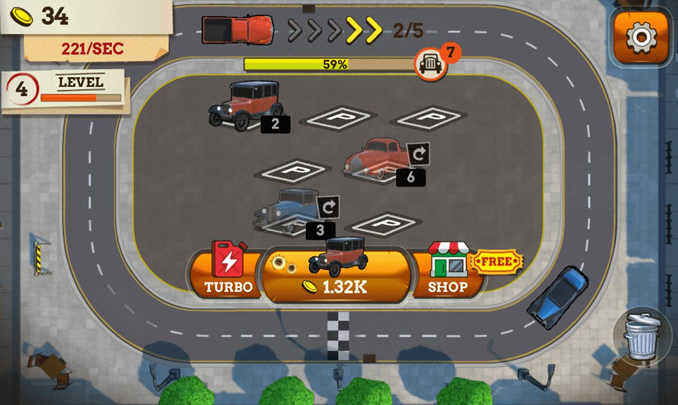Open the Shop
Image resolution: width=678 pixels, height=405 pixels.
[x=447, y=270]
